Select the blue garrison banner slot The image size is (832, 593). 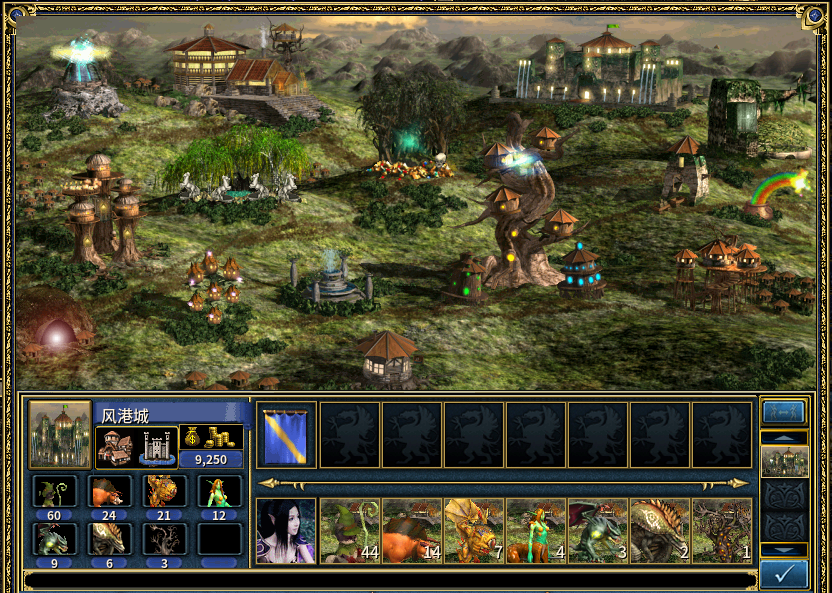coord(286,435)
